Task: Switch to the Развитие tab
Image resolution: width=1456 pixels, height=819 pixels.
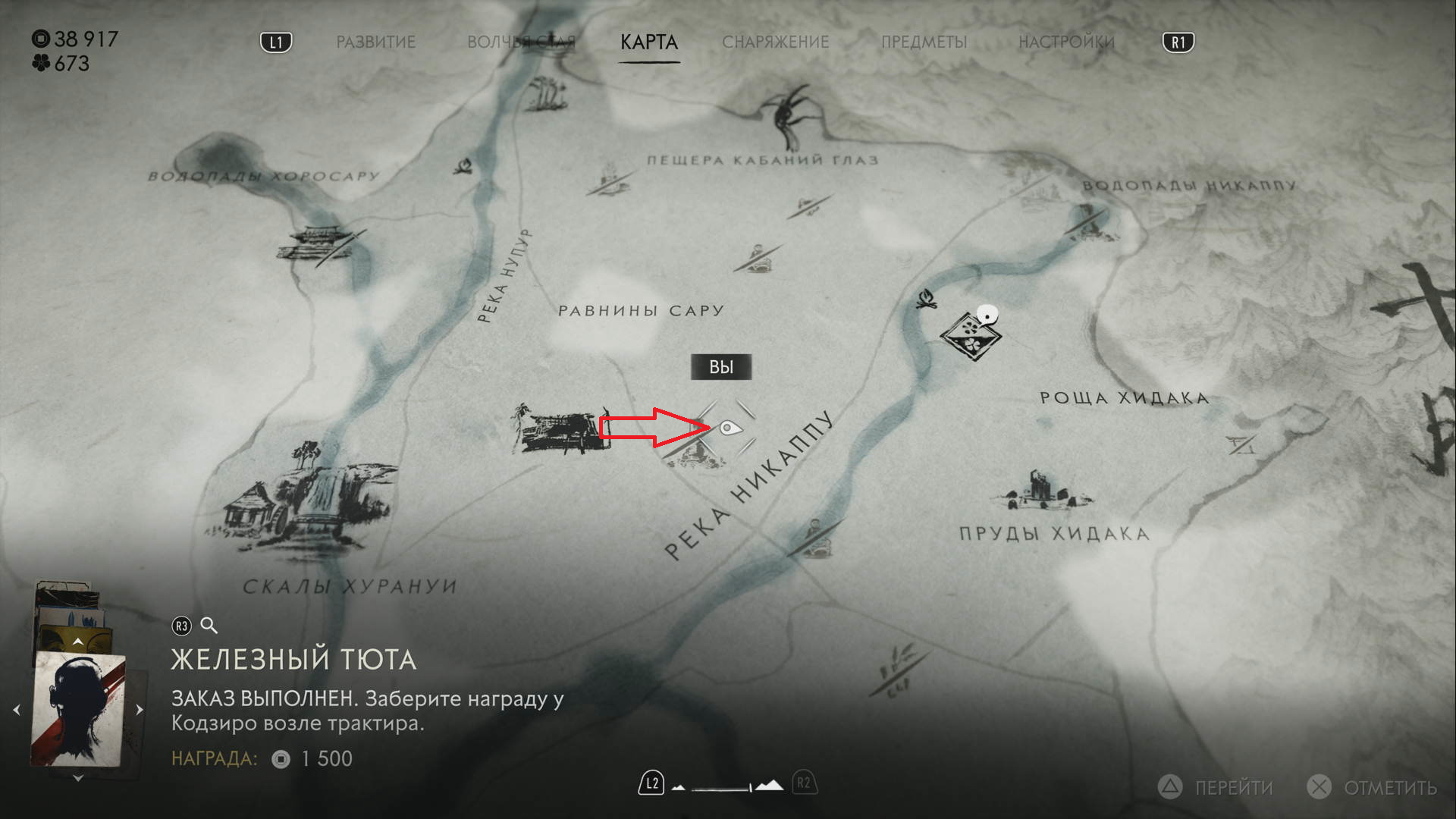Action: coord(375,42)
